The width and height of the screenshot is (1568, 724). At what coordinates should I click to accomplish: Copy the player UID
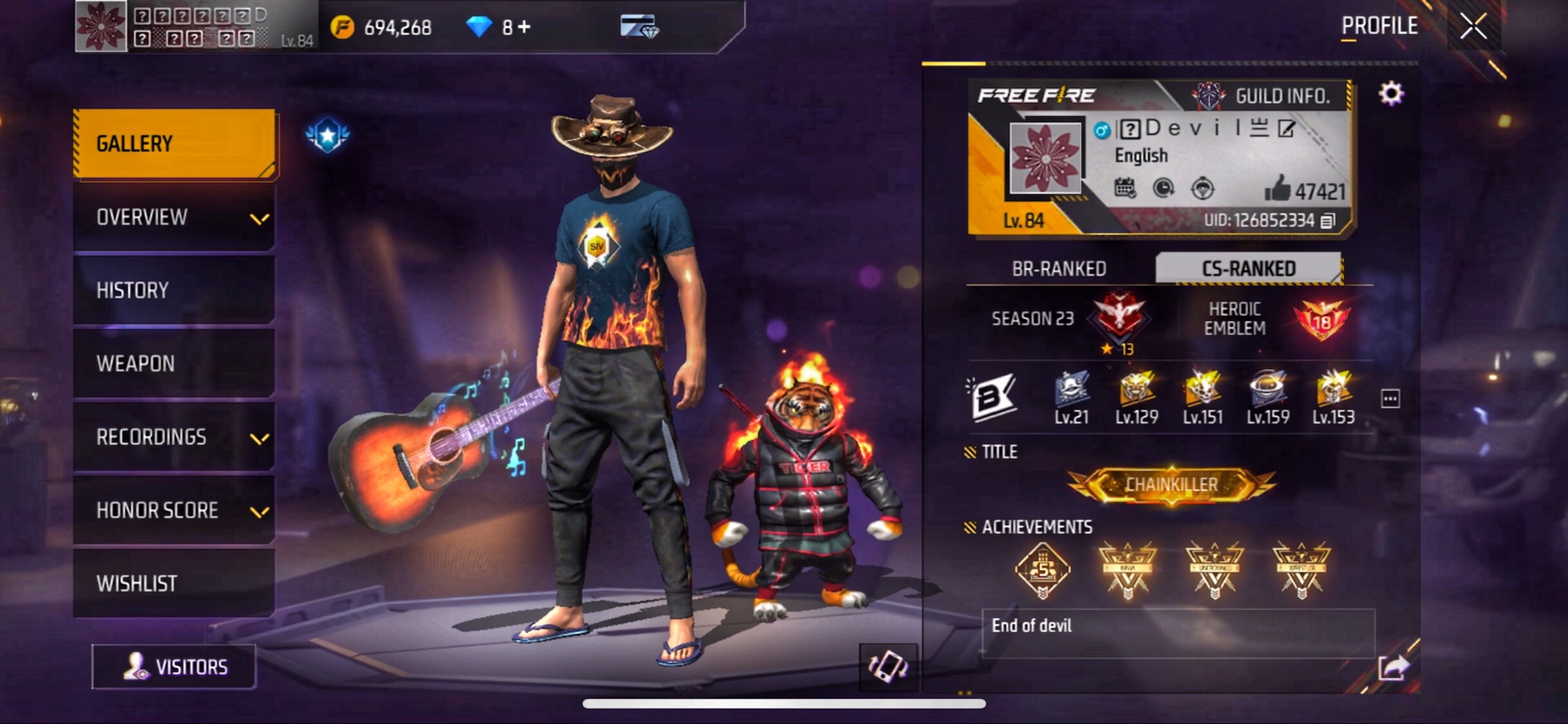tap(1327, 221)
